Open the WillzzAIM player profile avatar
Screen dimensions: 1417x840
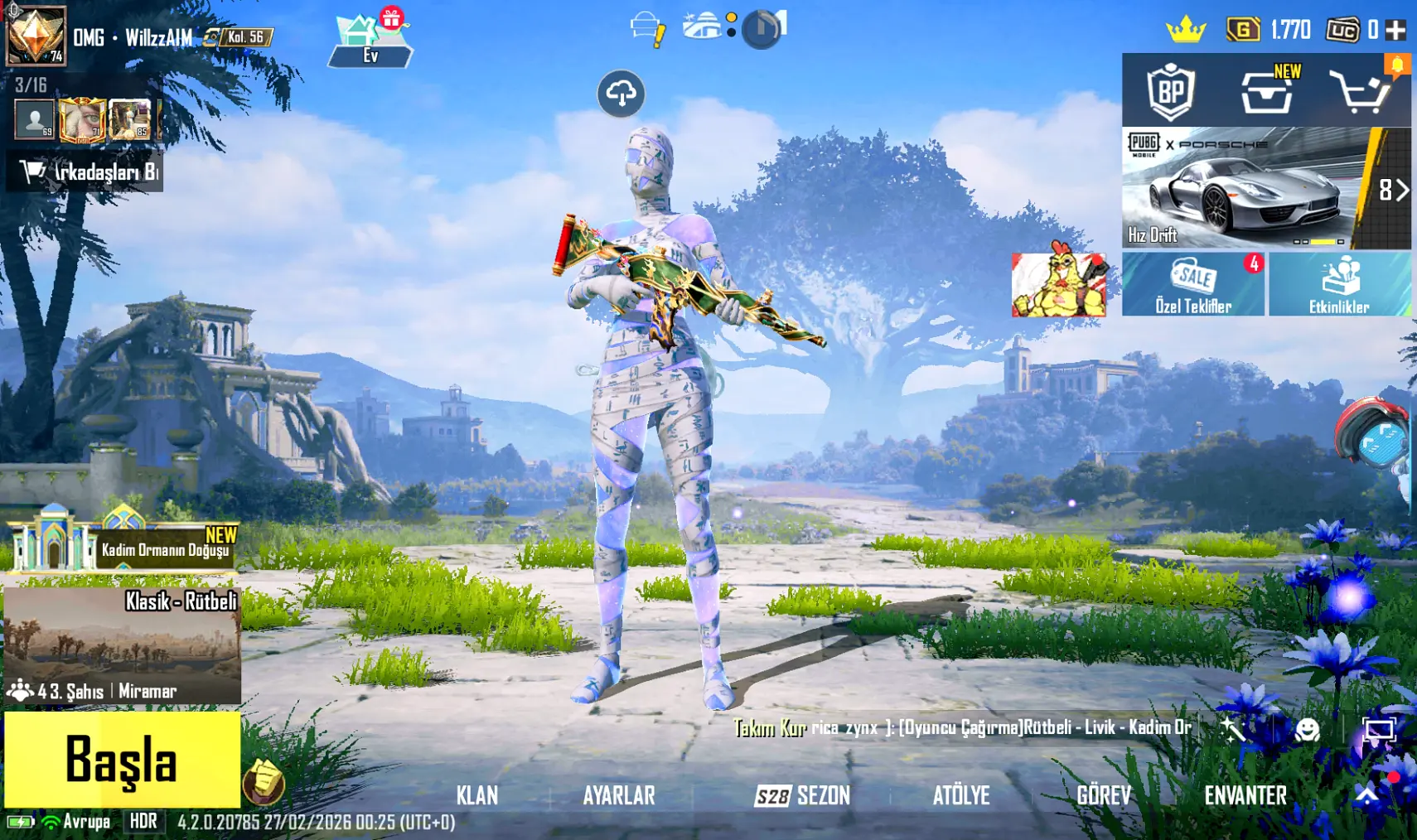click(36, 35)
